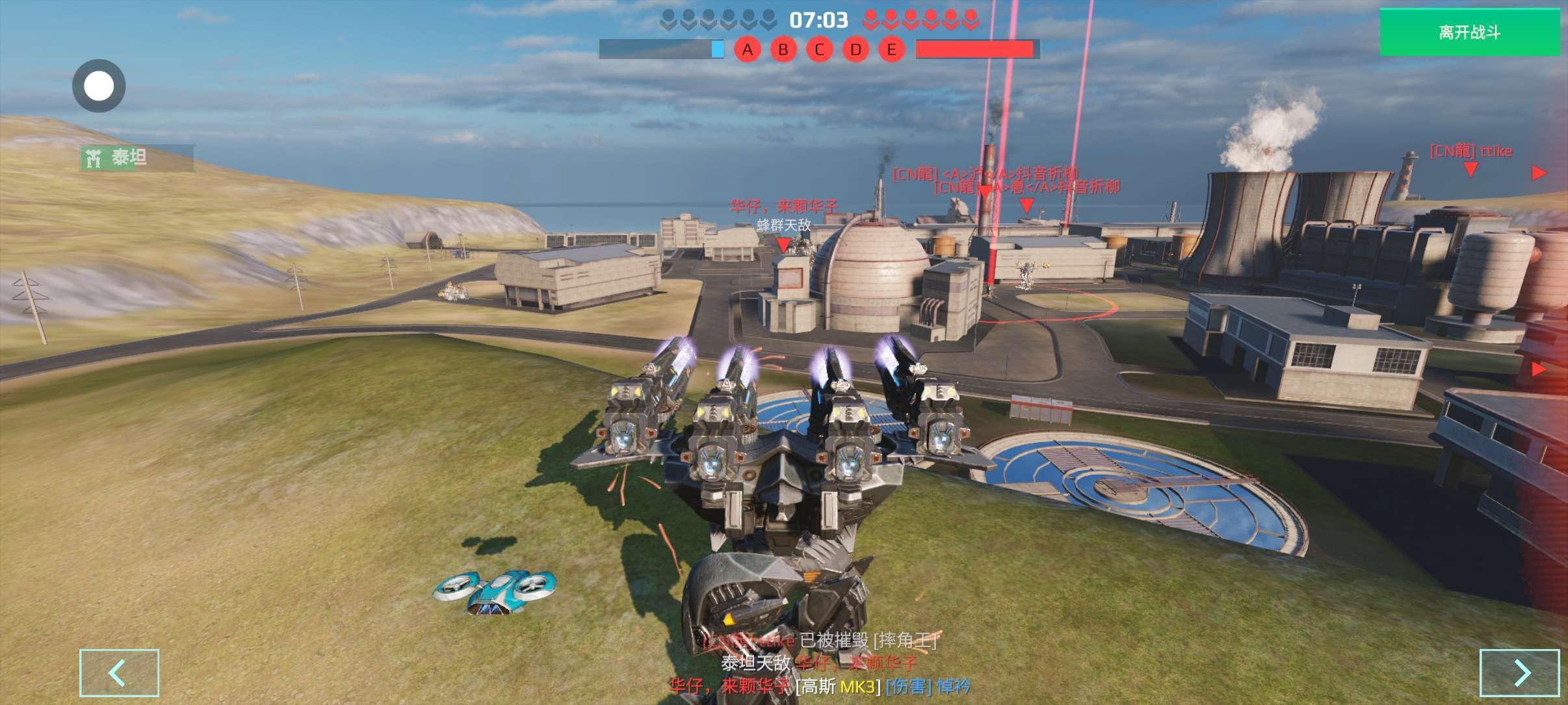Tap the white circle record button
Viewport: 1568px width, 705px height.
(99, 86)
